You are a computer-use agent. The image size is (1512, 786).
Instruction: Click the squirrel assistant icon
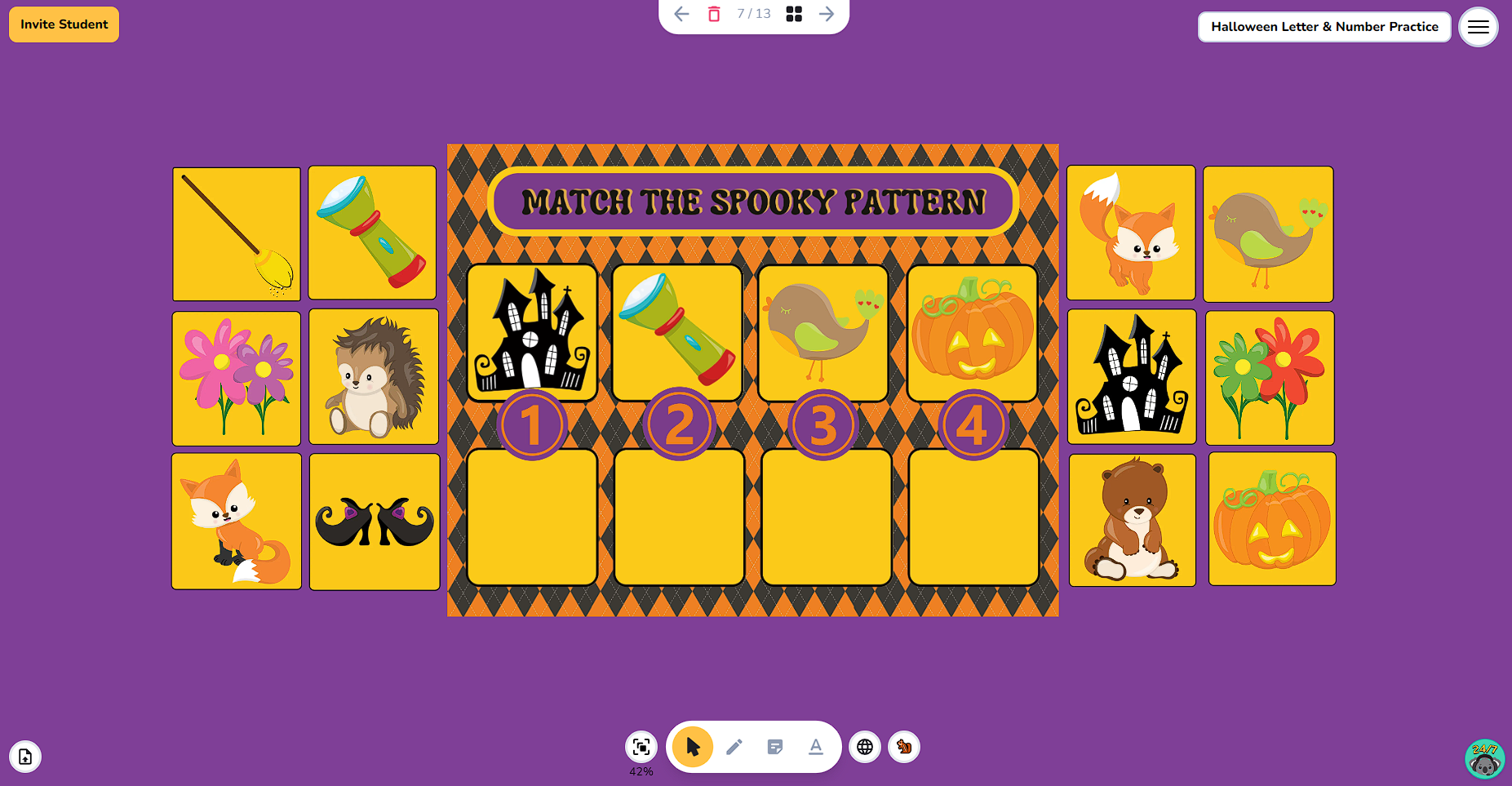[903, 747]
